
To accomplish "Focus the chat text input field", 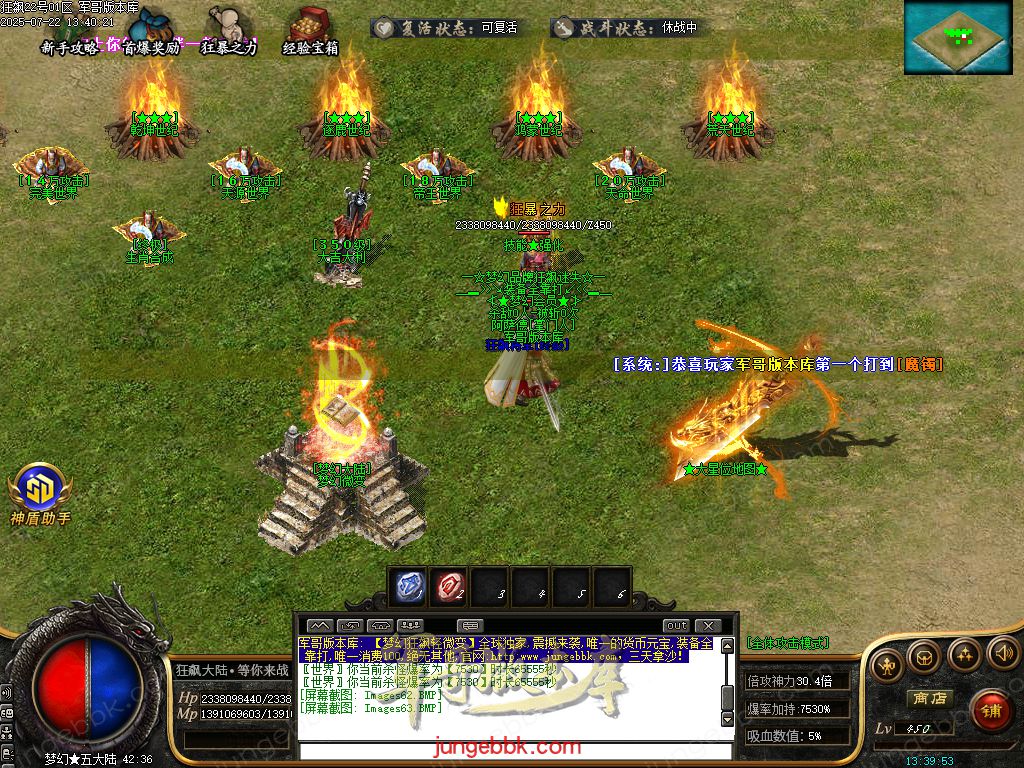I will [510, 750].
